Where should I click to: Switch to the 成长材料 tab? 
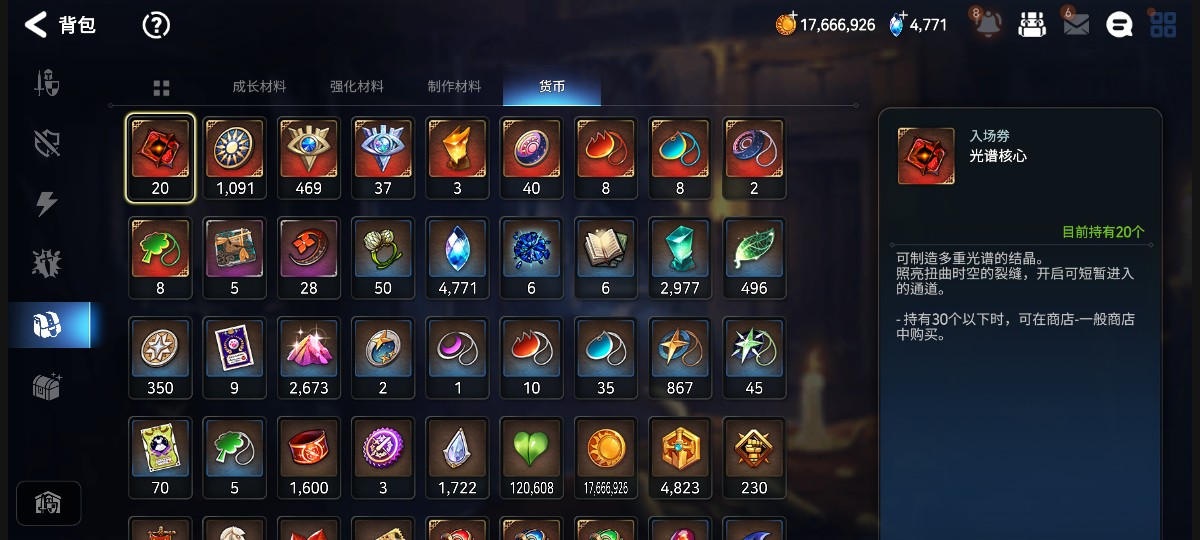point(259,87)
